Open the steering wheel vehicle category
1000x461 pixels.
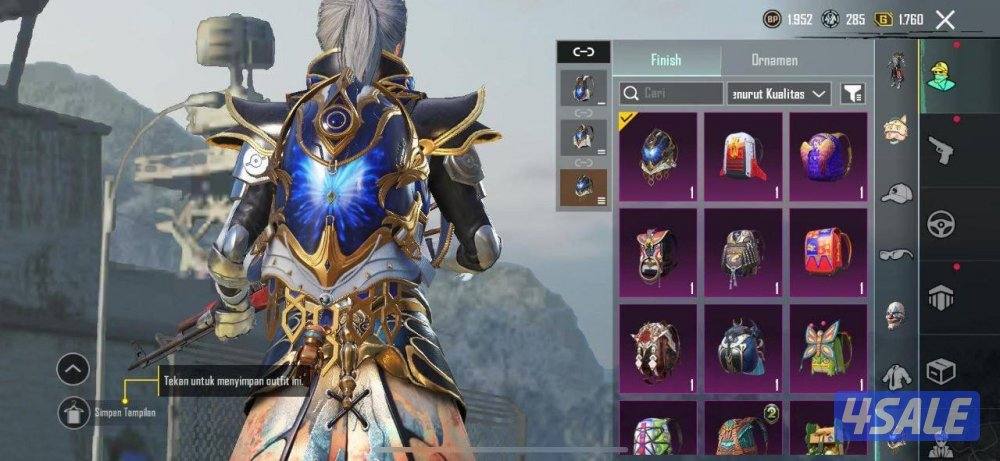[940, 224]
